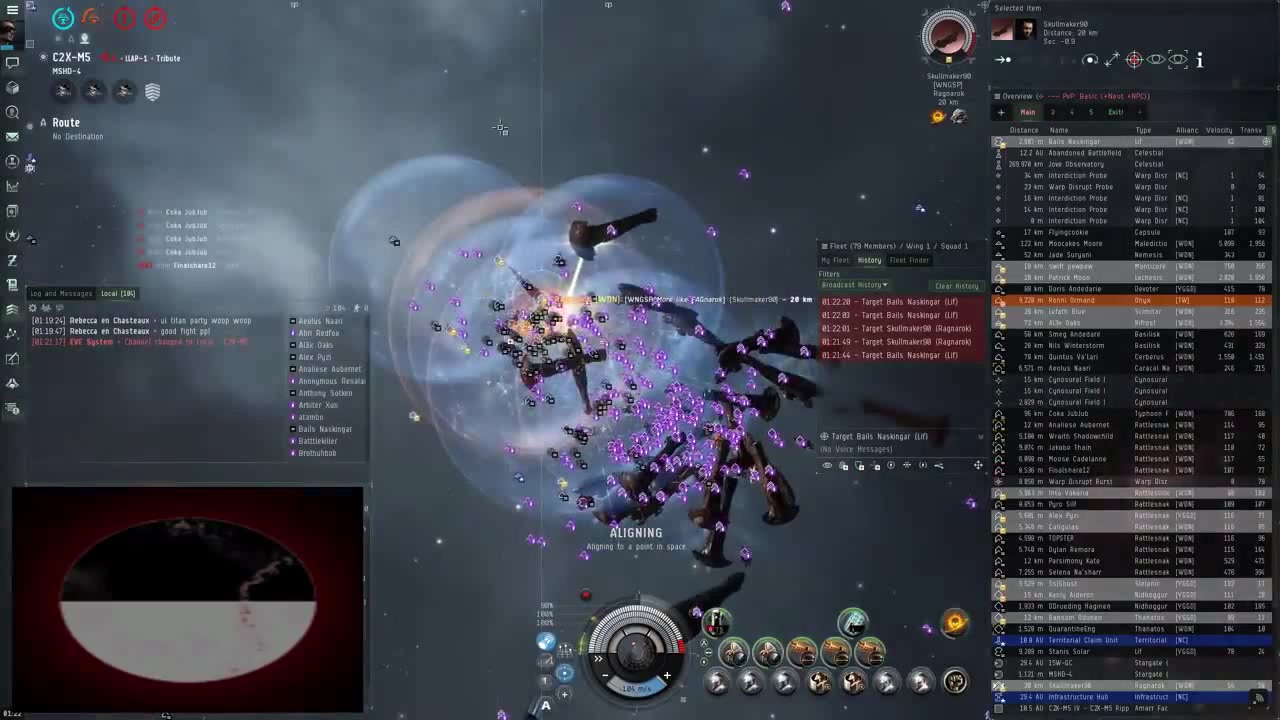Orbit the selected item Skullmaker90
Image resolution: width=1280 pixels, height=720 pixels.
pyautogui.click(x=1090, y=60)
